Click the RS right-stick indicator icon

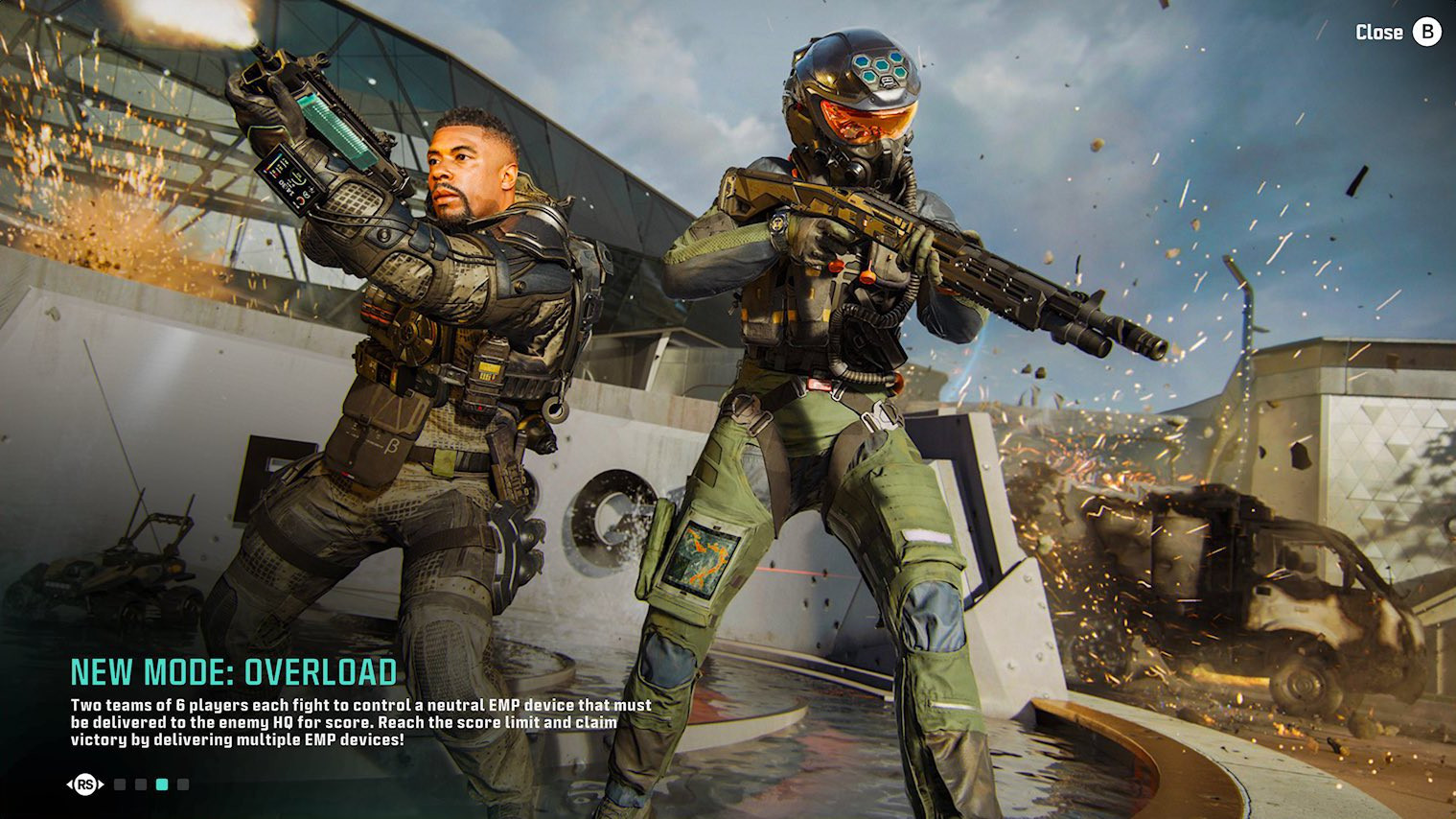(x=86, y=784)
